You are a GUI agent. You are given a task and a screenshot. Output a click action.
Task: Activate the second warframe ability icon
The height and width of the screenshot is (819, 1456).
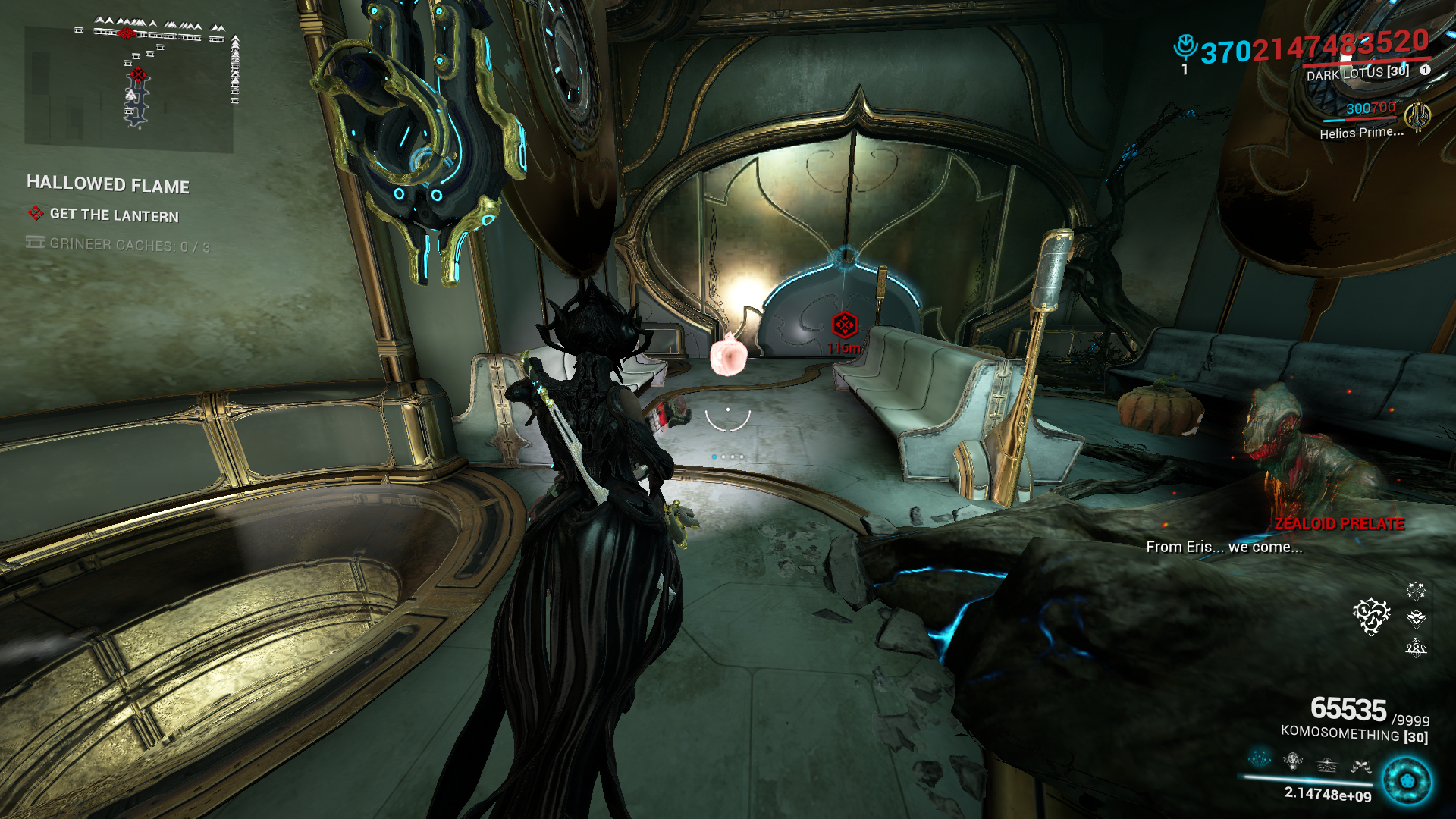tap(1293, 759)
